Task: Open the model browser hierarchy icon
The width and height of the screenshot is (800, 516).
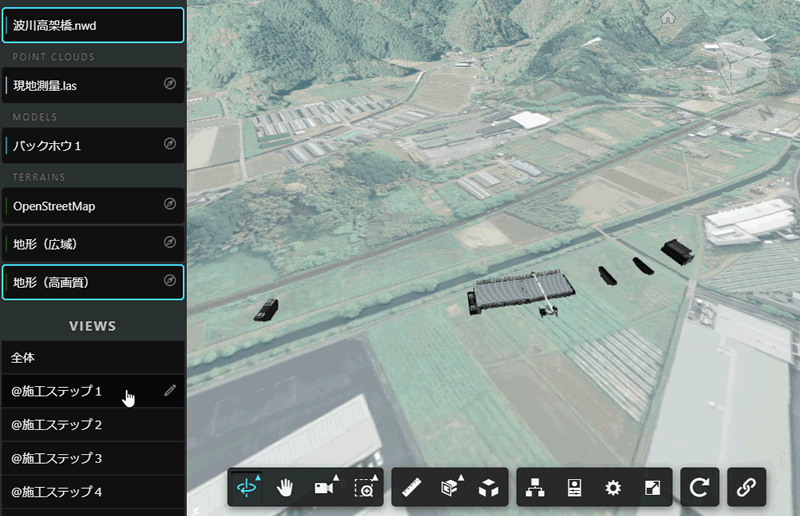Action: pos(535,488)
